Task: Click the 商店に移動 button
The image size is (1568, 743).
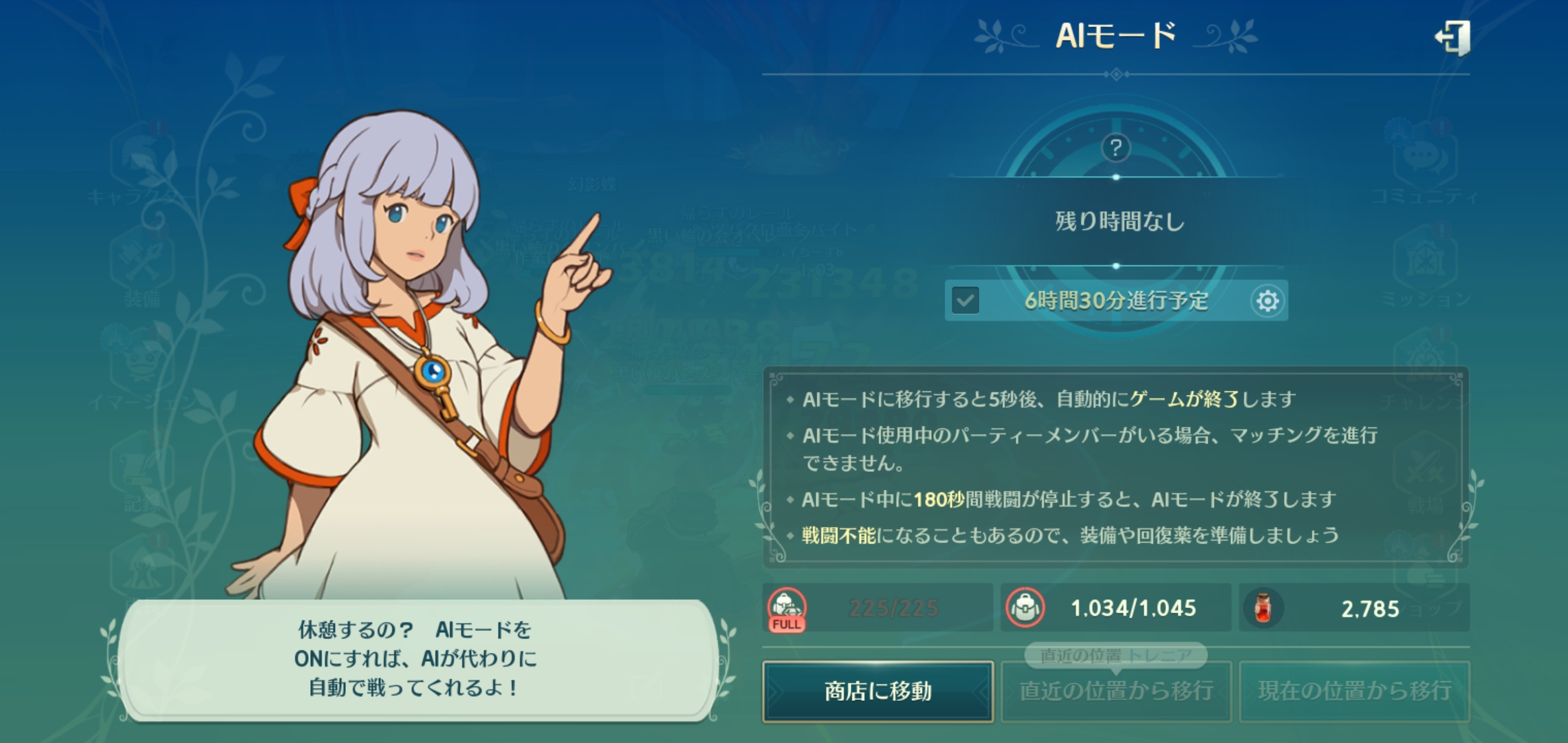Action: (x=878, y=691)
